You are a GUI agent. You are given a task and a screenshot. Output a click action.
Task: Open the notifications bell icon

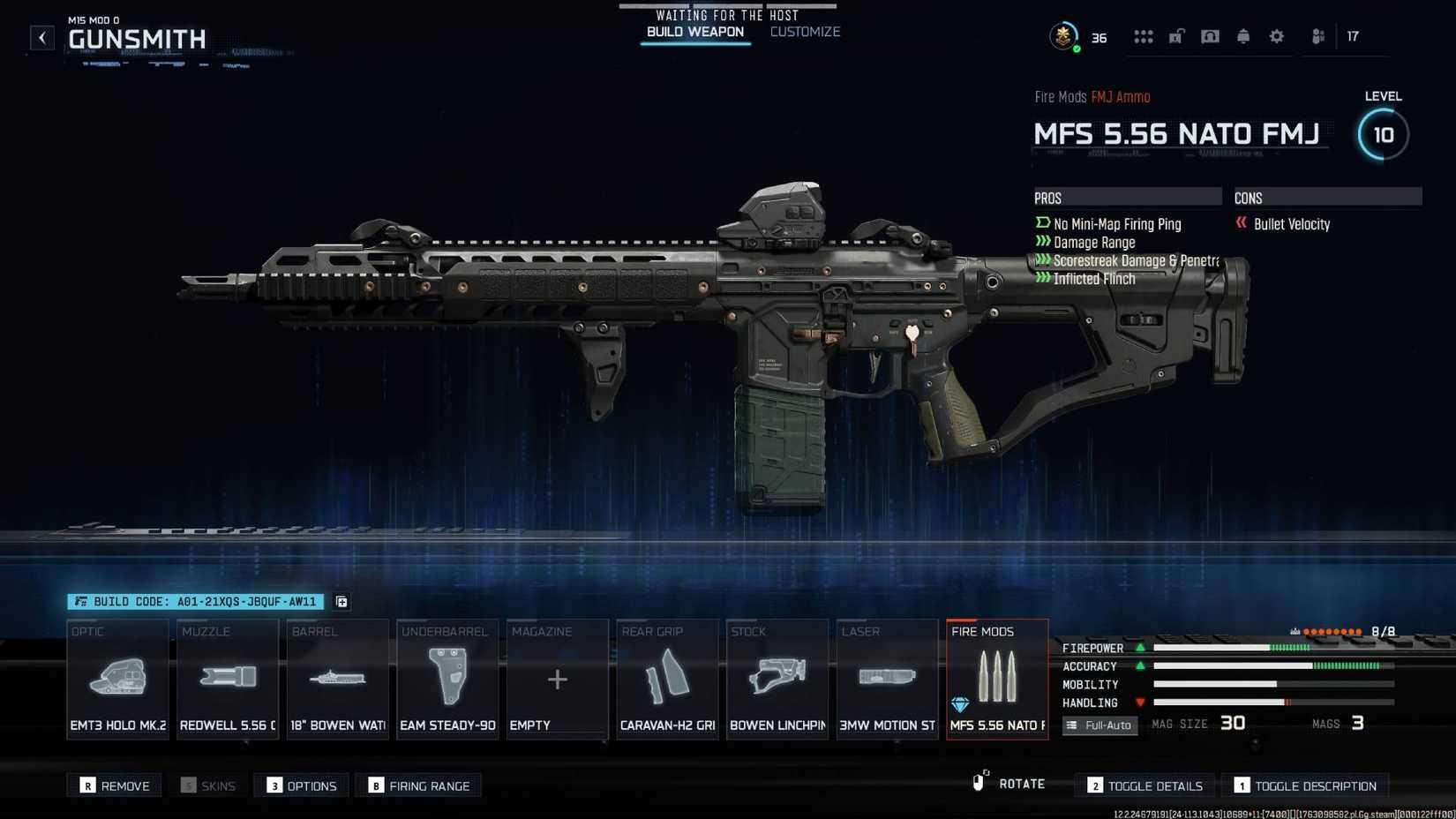click(x=1242, y=36)
